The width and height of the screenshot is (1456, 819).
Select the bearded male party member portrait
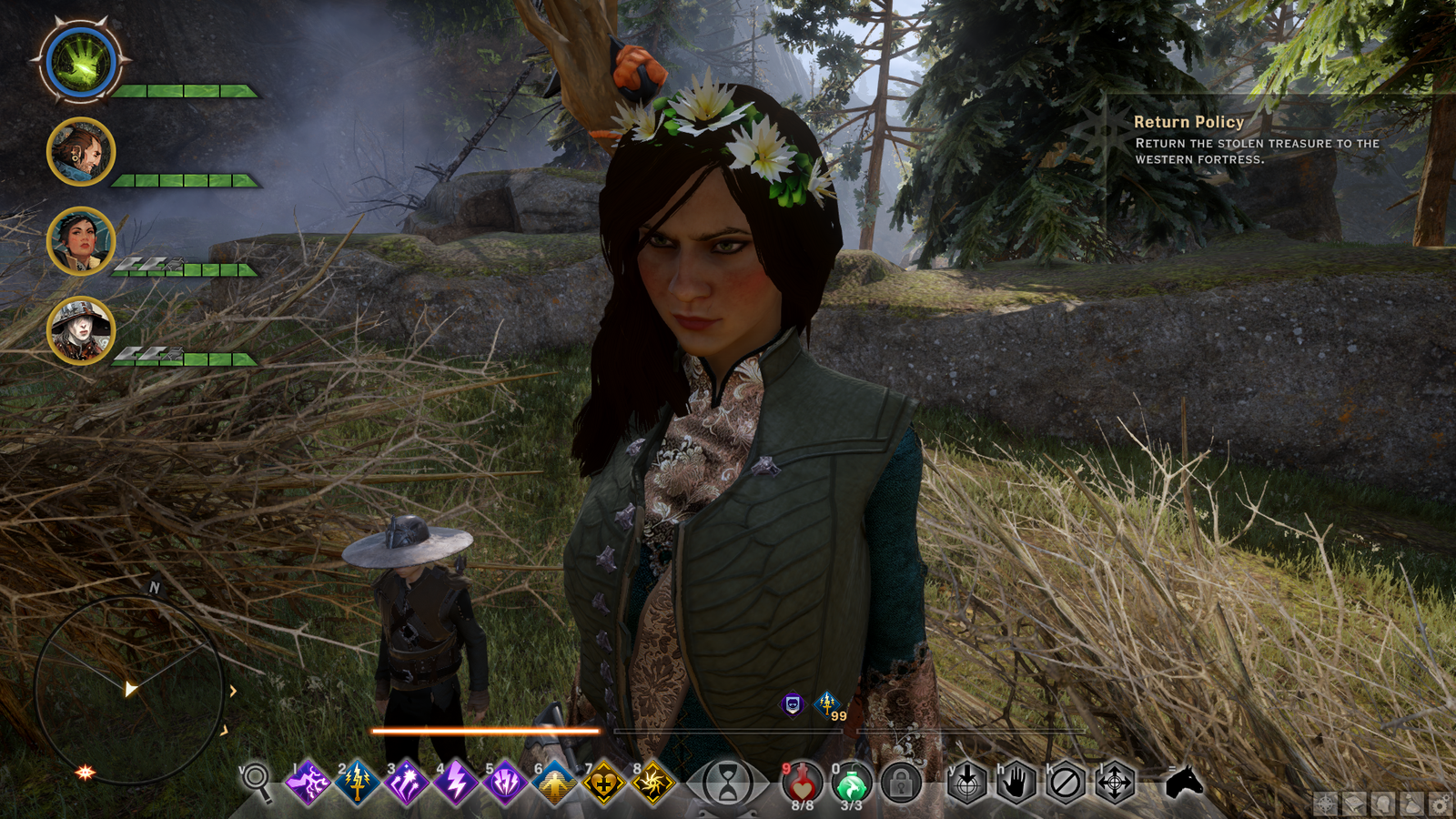[x=81, y=152]
